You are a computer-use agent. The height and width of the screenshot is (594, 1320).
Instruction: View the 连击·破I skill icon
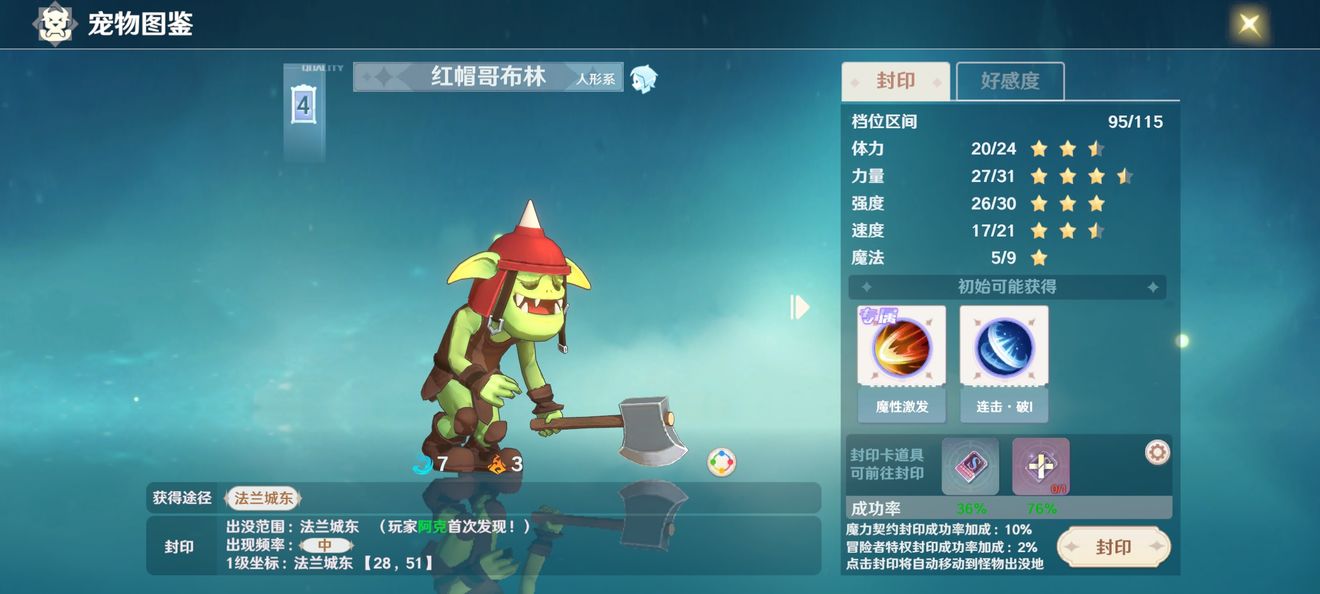point(1004,347)
